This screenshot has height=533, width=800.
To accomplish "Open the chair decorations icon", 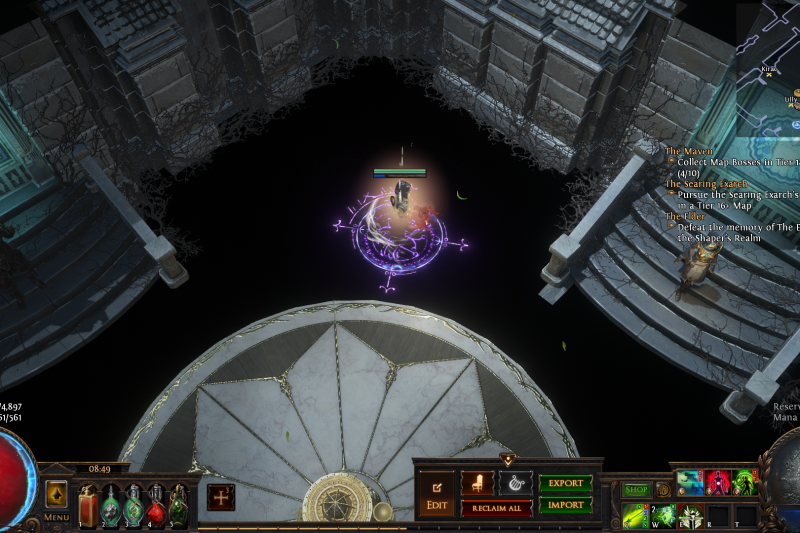I will click(477, 483).
